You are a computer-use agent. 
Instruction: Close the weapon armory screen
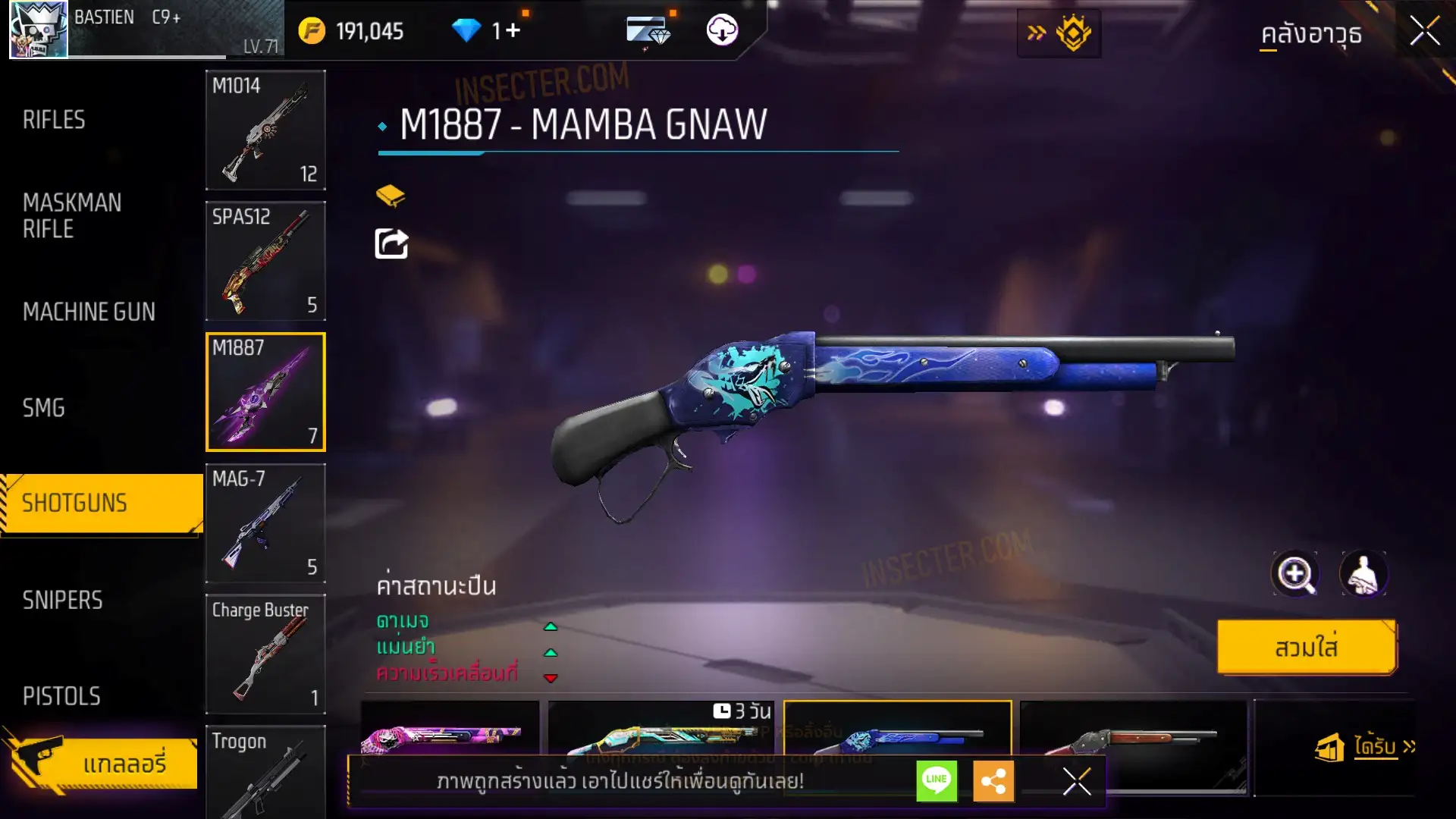click(x=1424, y=32)
